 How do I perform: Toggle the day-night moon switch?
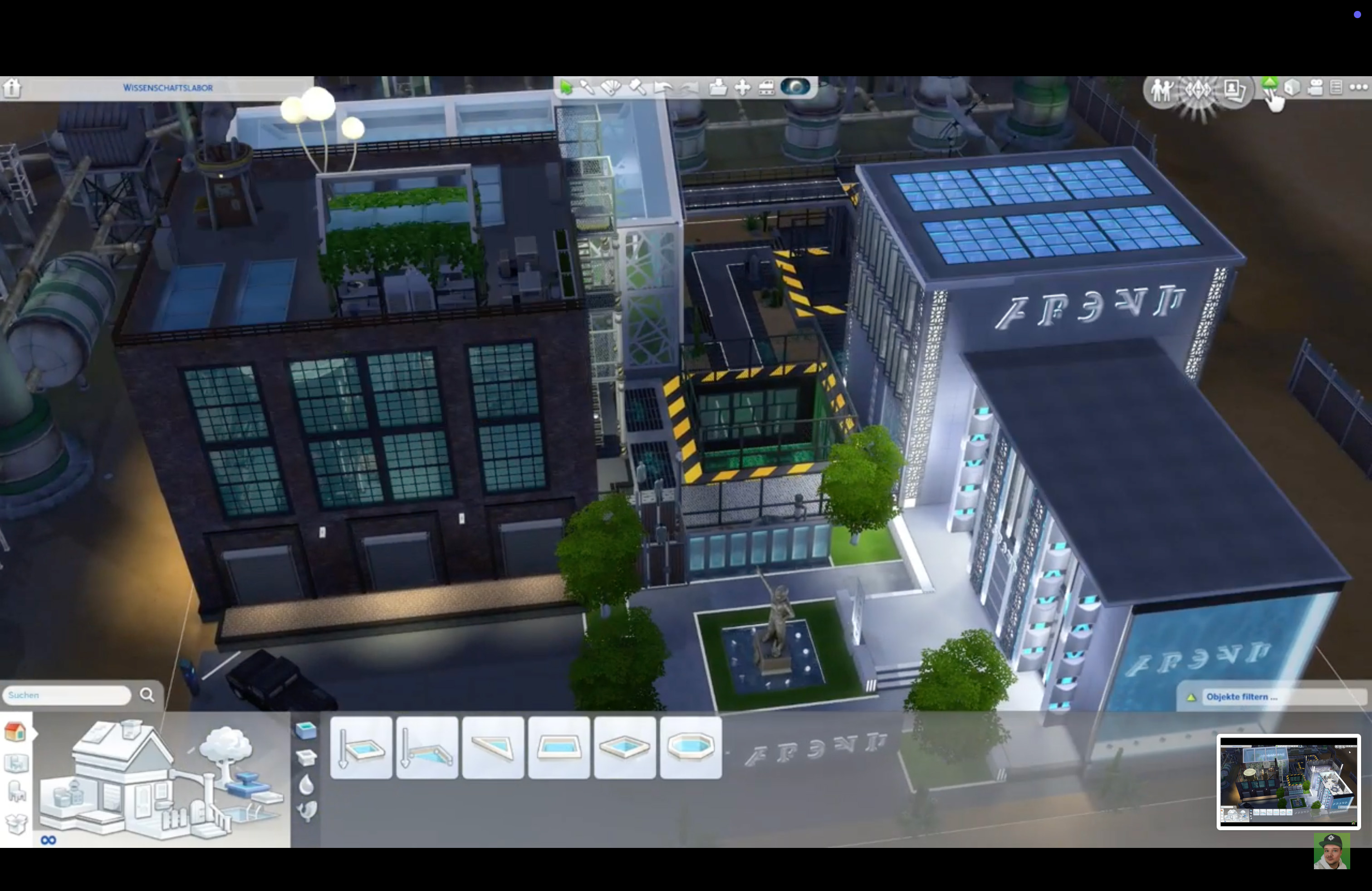795,88
